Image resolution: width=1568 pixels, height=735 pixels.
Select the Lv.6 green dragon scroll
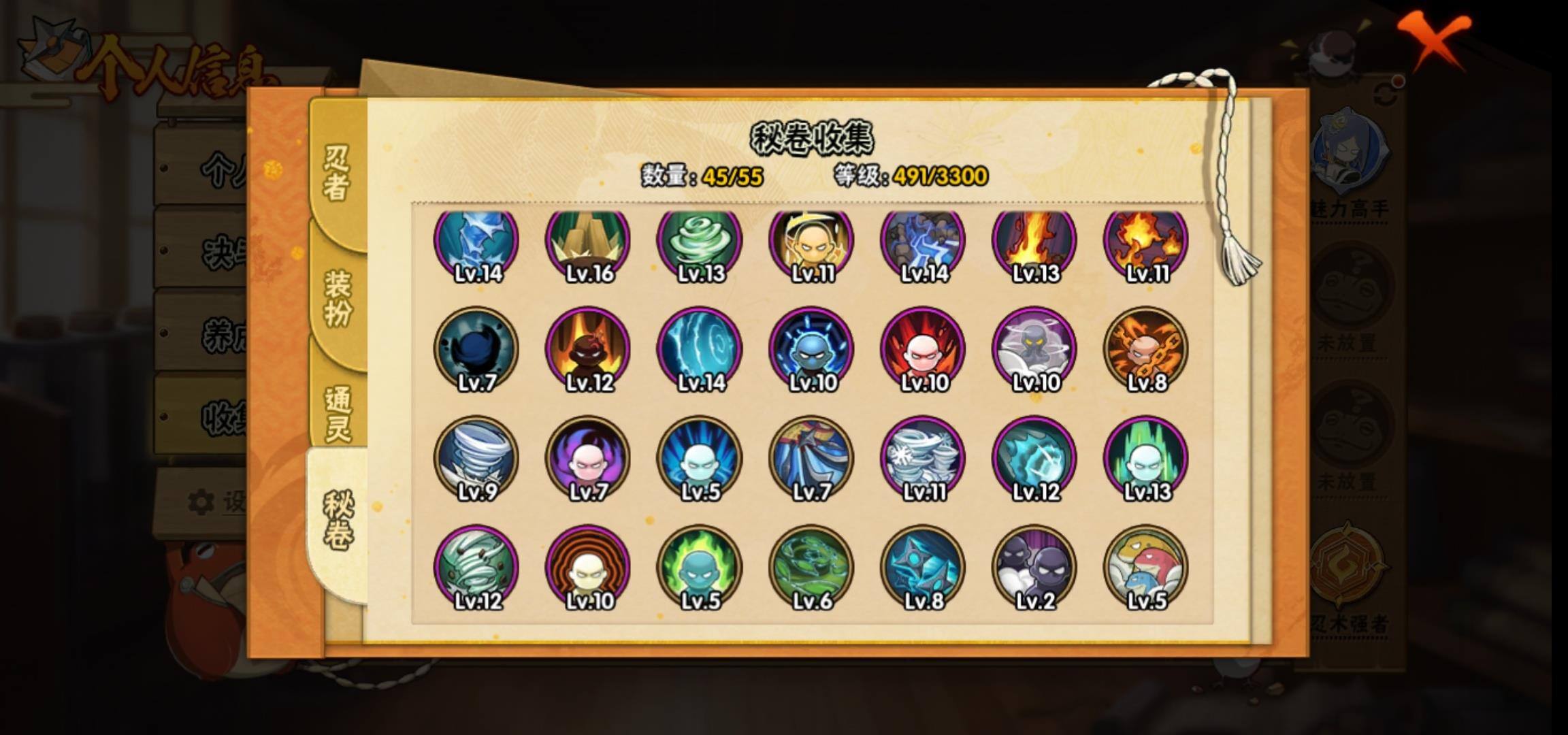(x=811, y=568)
